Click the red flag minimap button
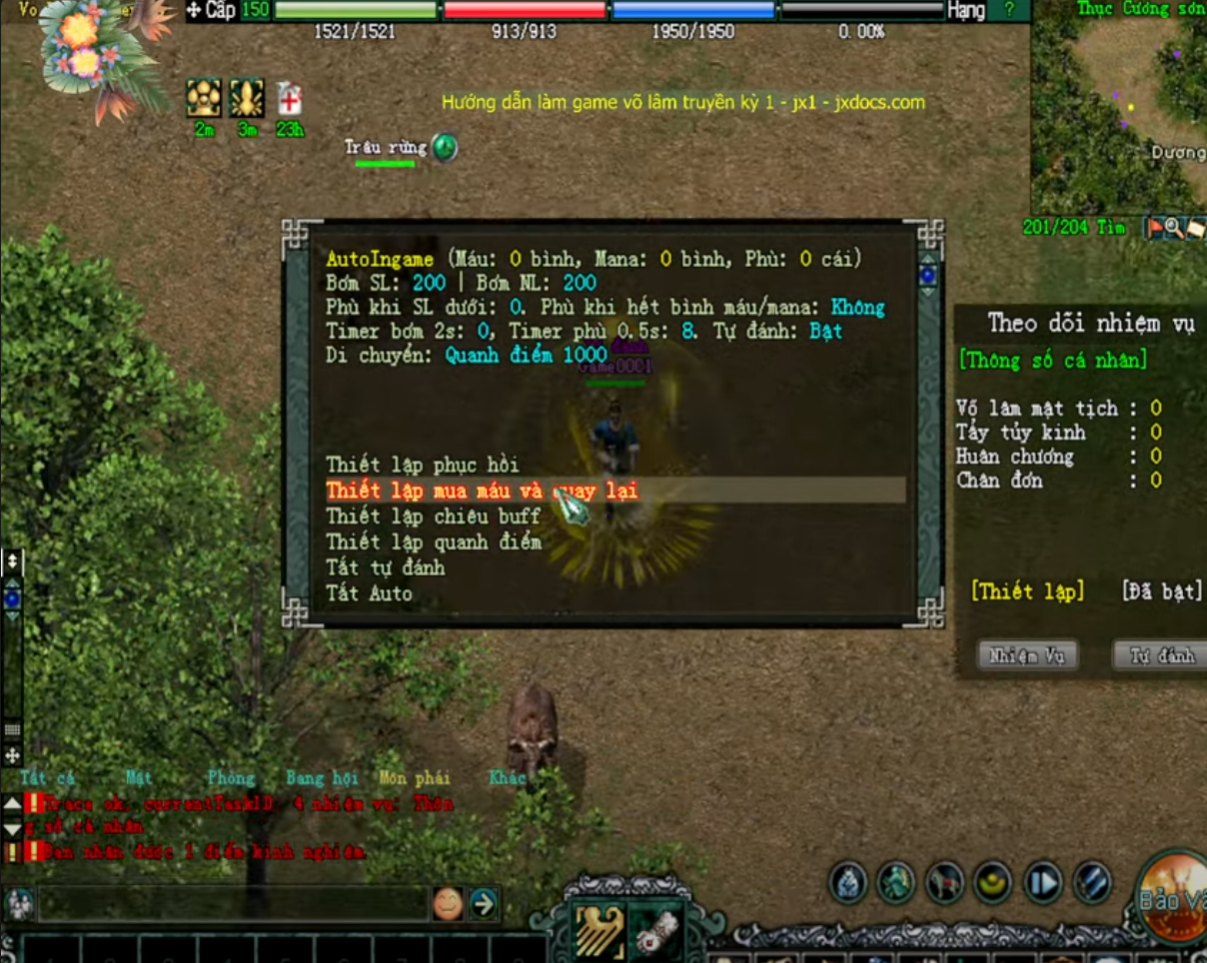The width and height of the screenshot is (1207, 963). pyautogui.click(x=1156, y=228)
